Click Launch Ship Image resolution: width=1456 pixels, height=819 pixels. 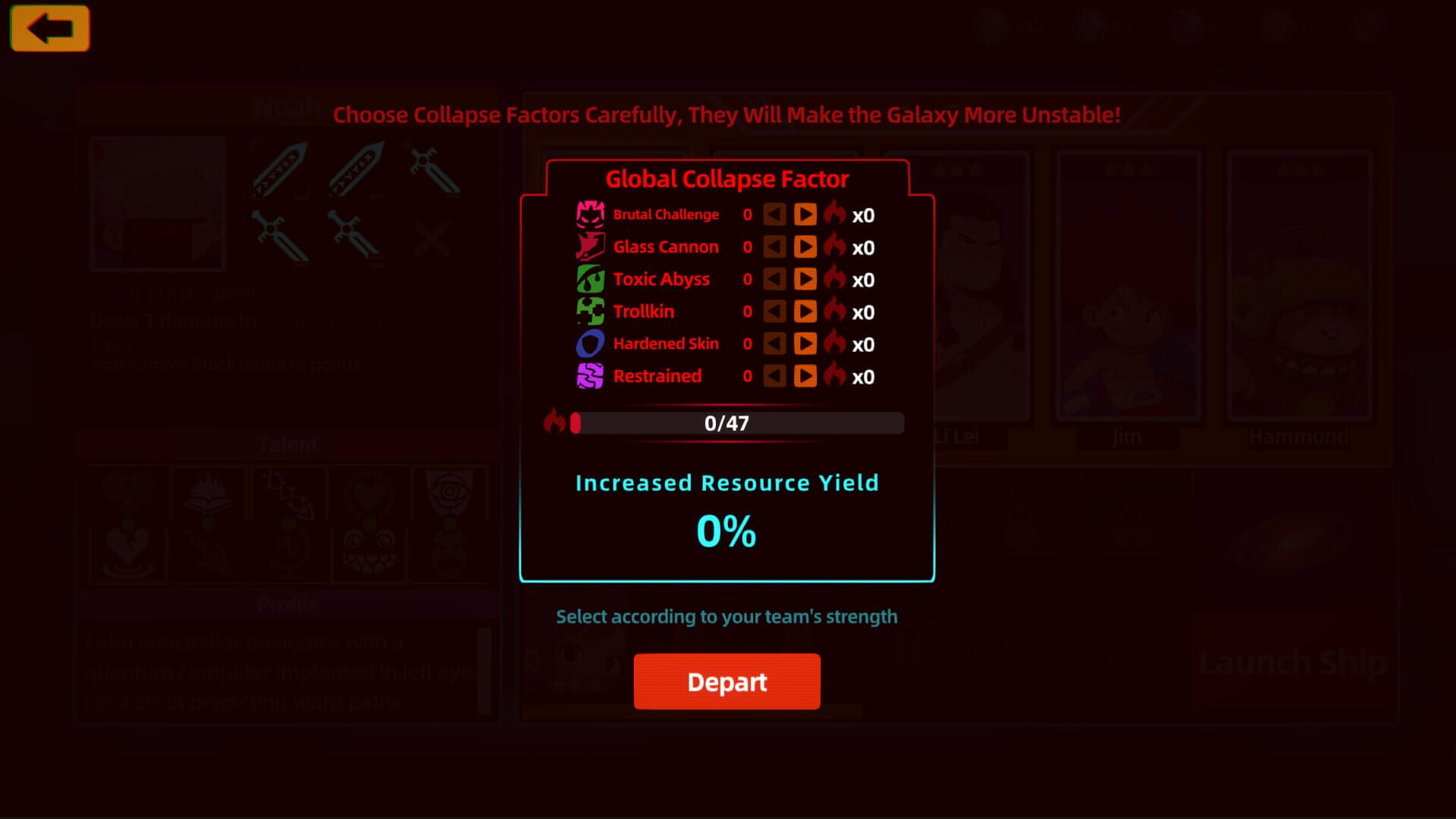click(1291, 662)
